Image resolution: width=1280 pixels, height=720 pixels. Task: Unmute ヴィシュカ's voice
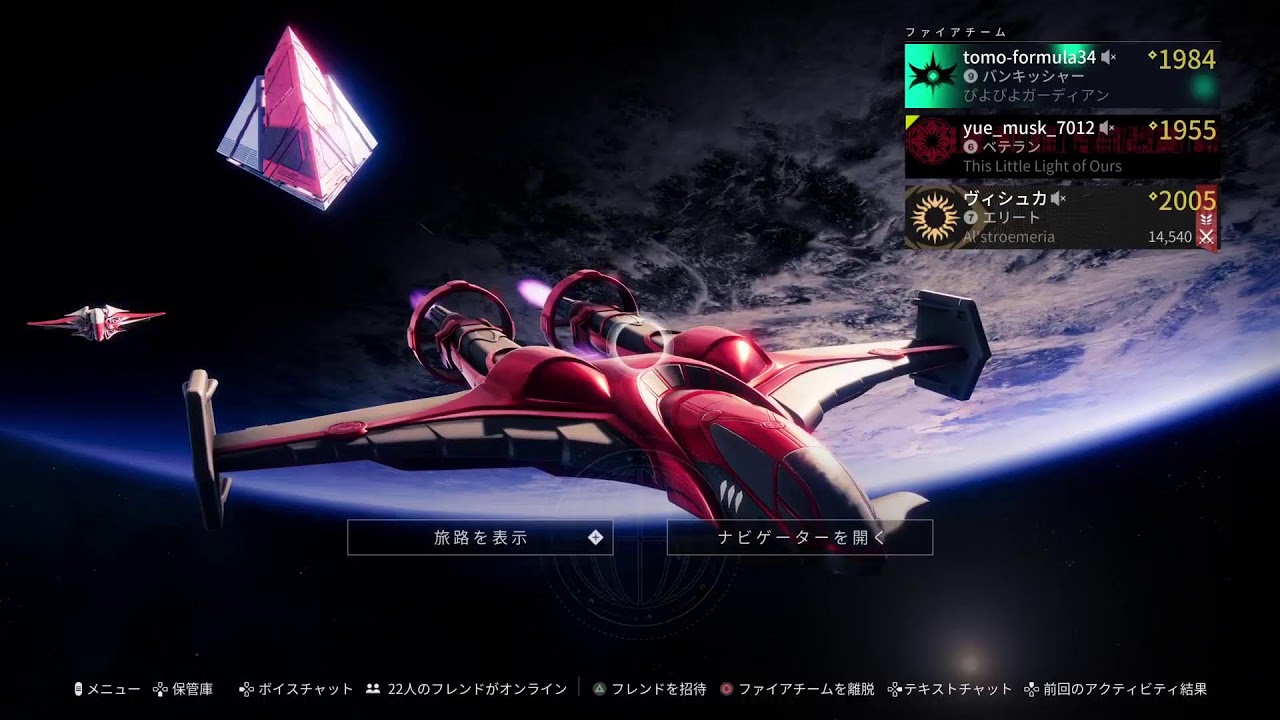coord(1058,197)
